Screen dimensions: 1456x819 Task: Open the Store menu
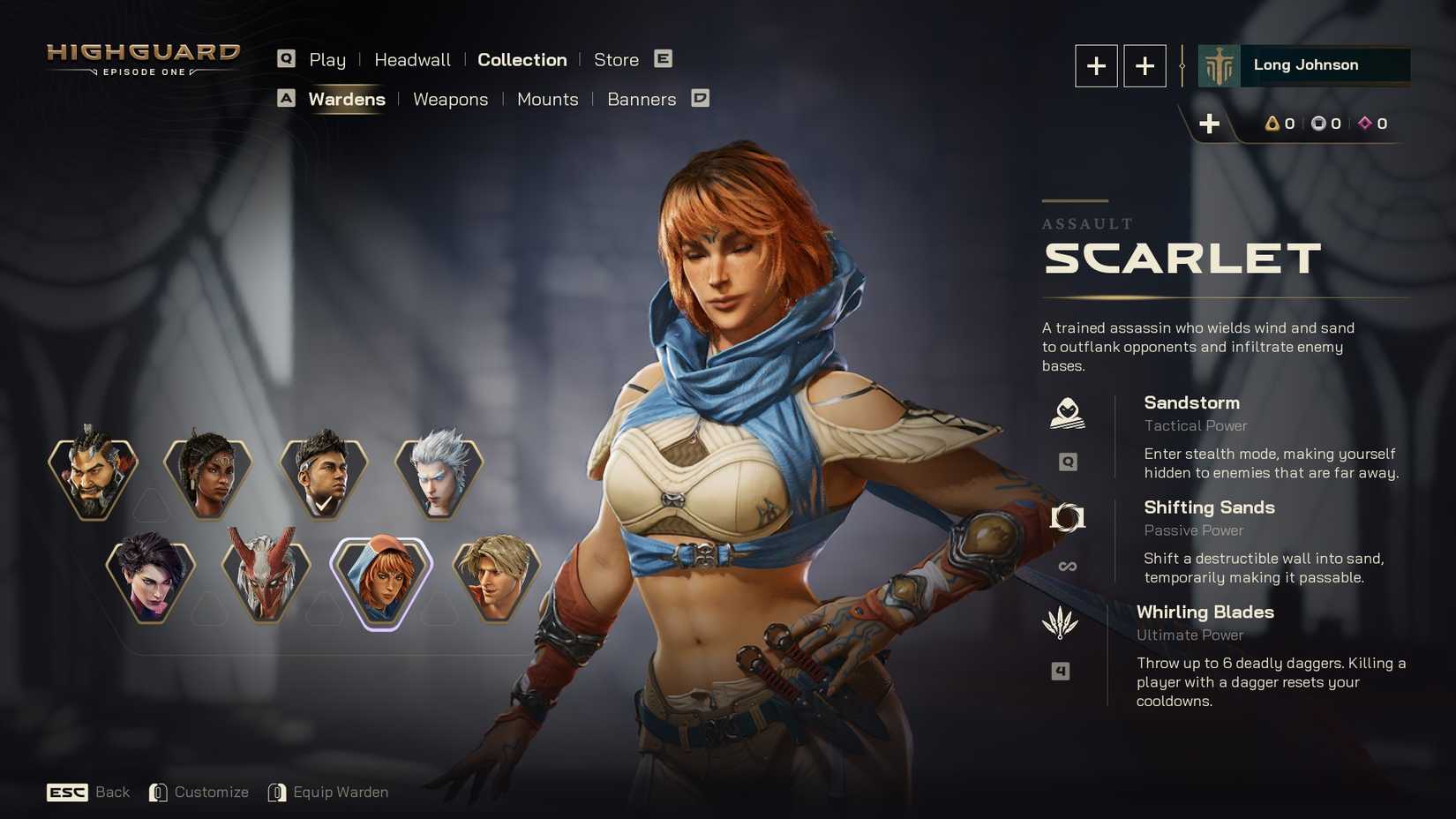point(617,59)
